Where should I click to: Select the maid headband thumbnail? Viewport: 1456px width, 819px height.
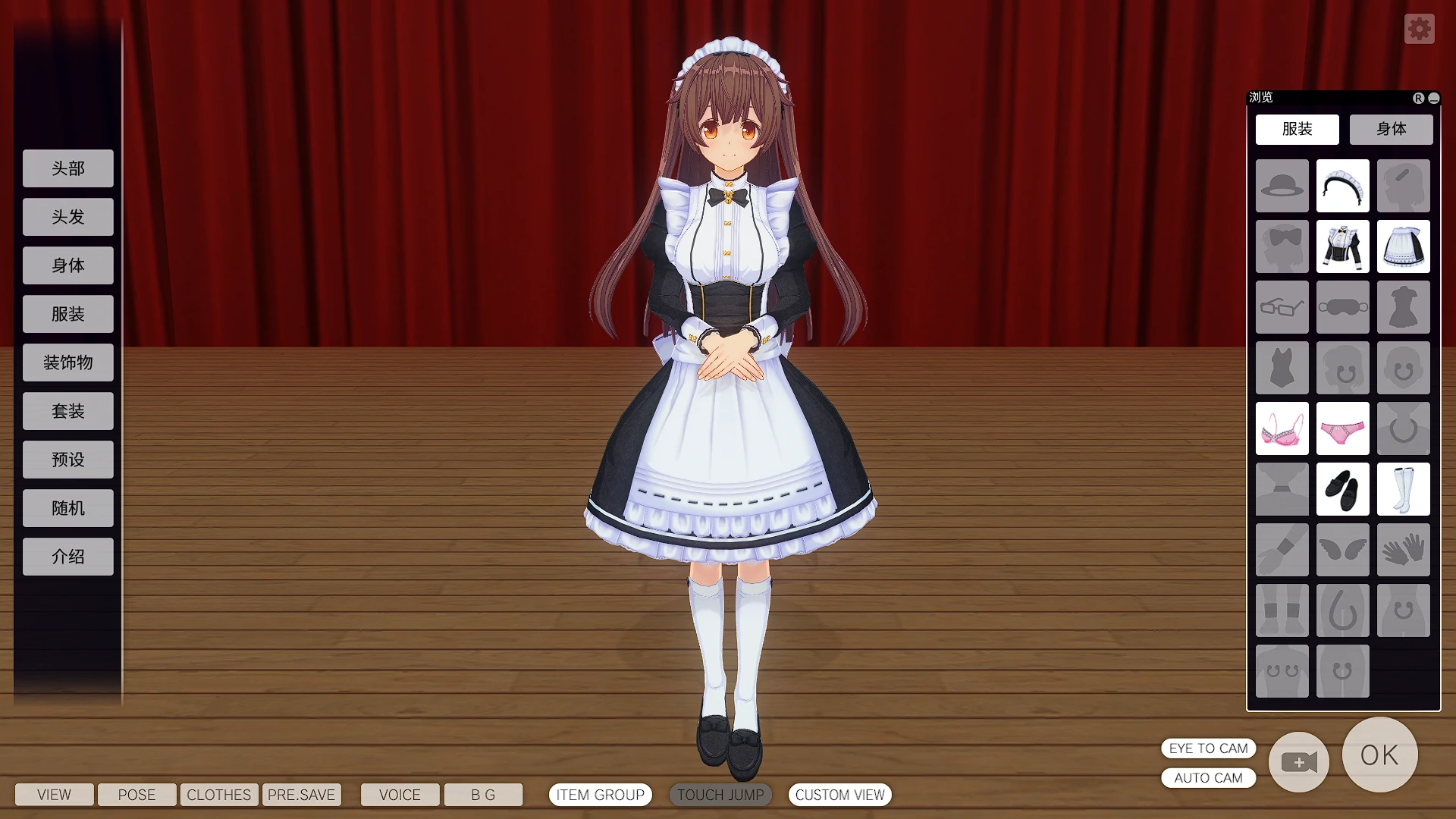coord(1342,186)
